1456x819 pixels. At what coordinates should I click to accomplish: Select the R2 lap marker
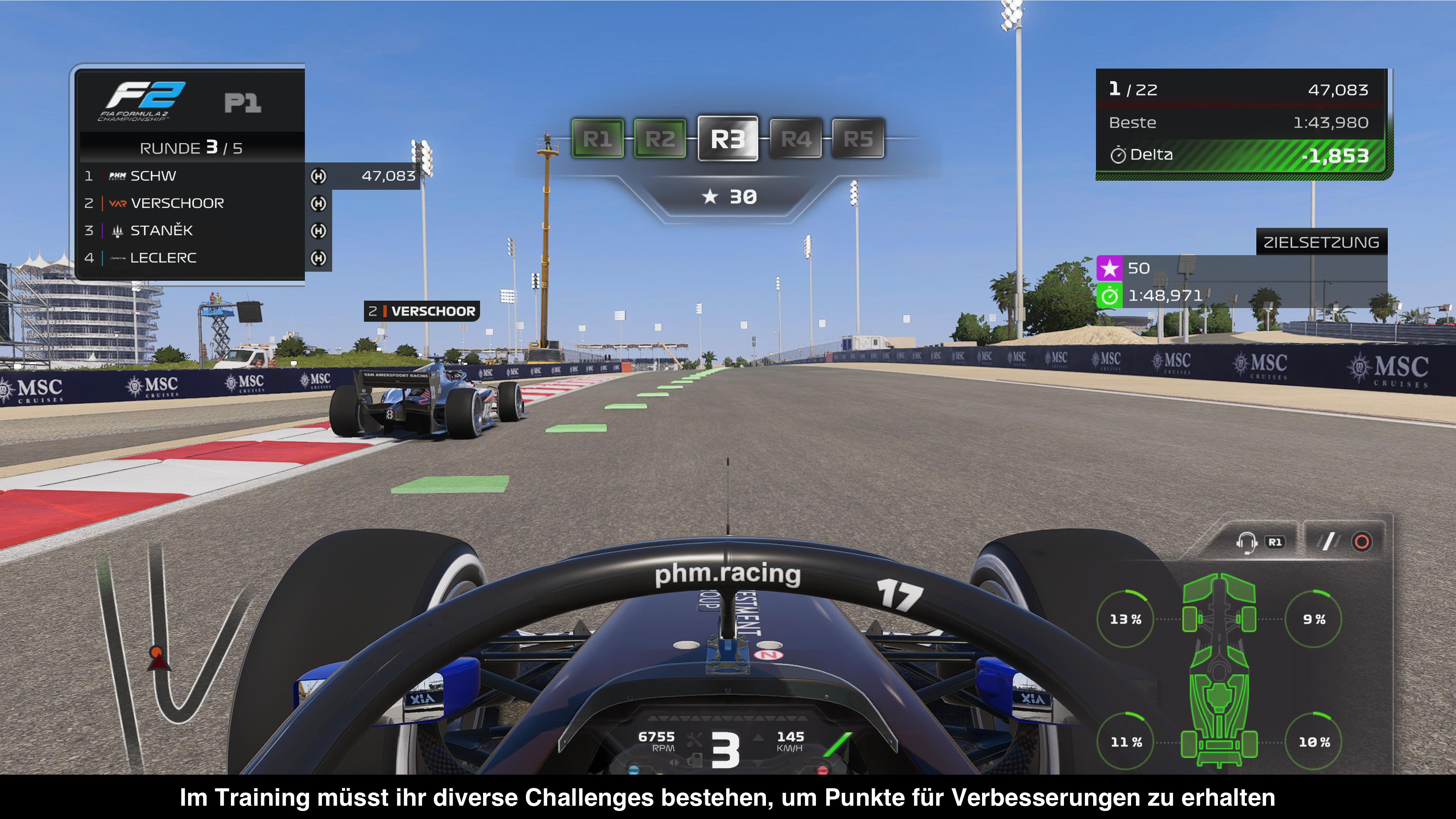click(660, 138)
